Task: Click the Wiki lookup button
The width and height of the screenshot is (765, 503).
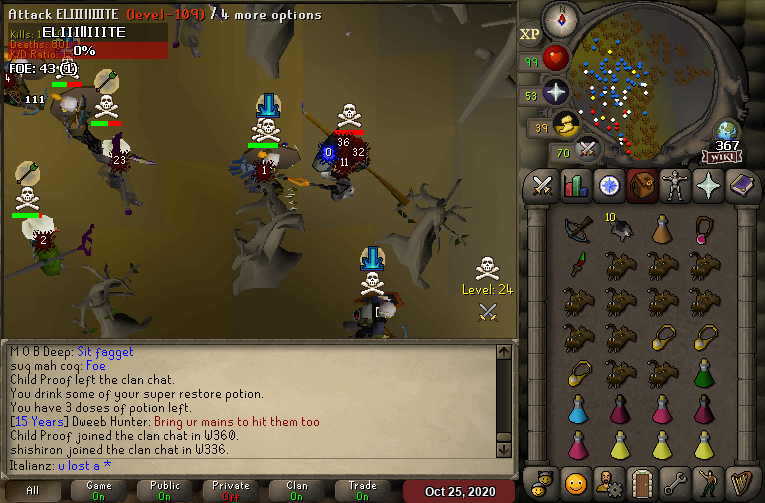Action: tap(722, 156)
